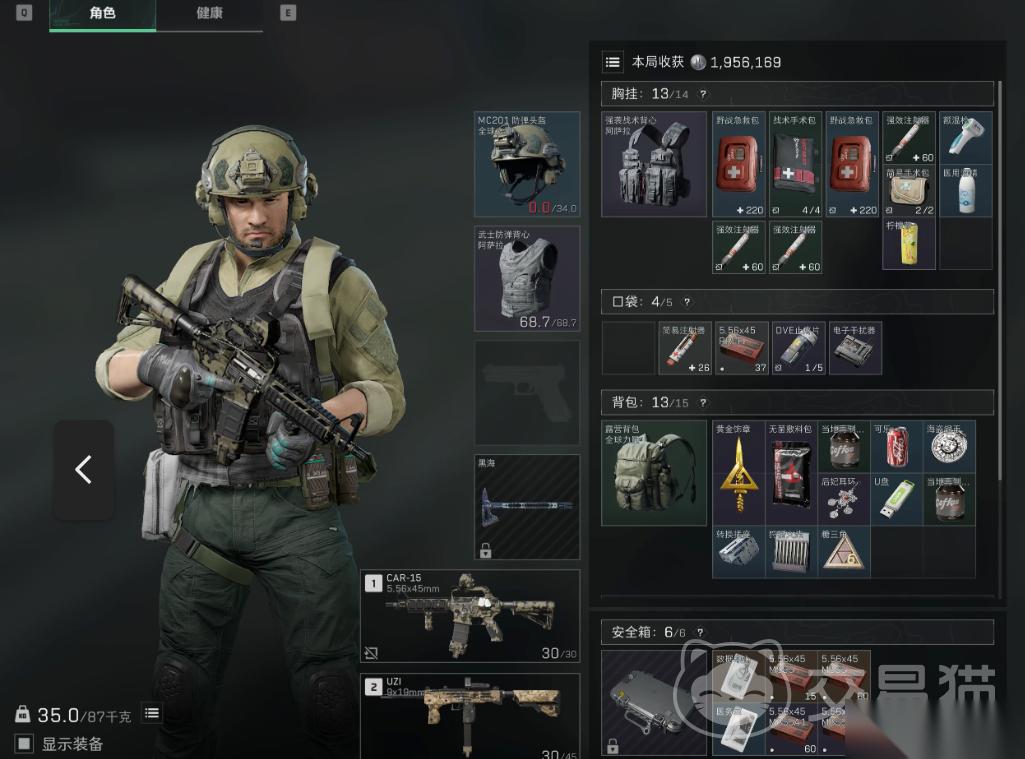Switch to the 健康 tab
Image resolution: width=1025 pixels, height=759 pixels.
coord(209,14)
